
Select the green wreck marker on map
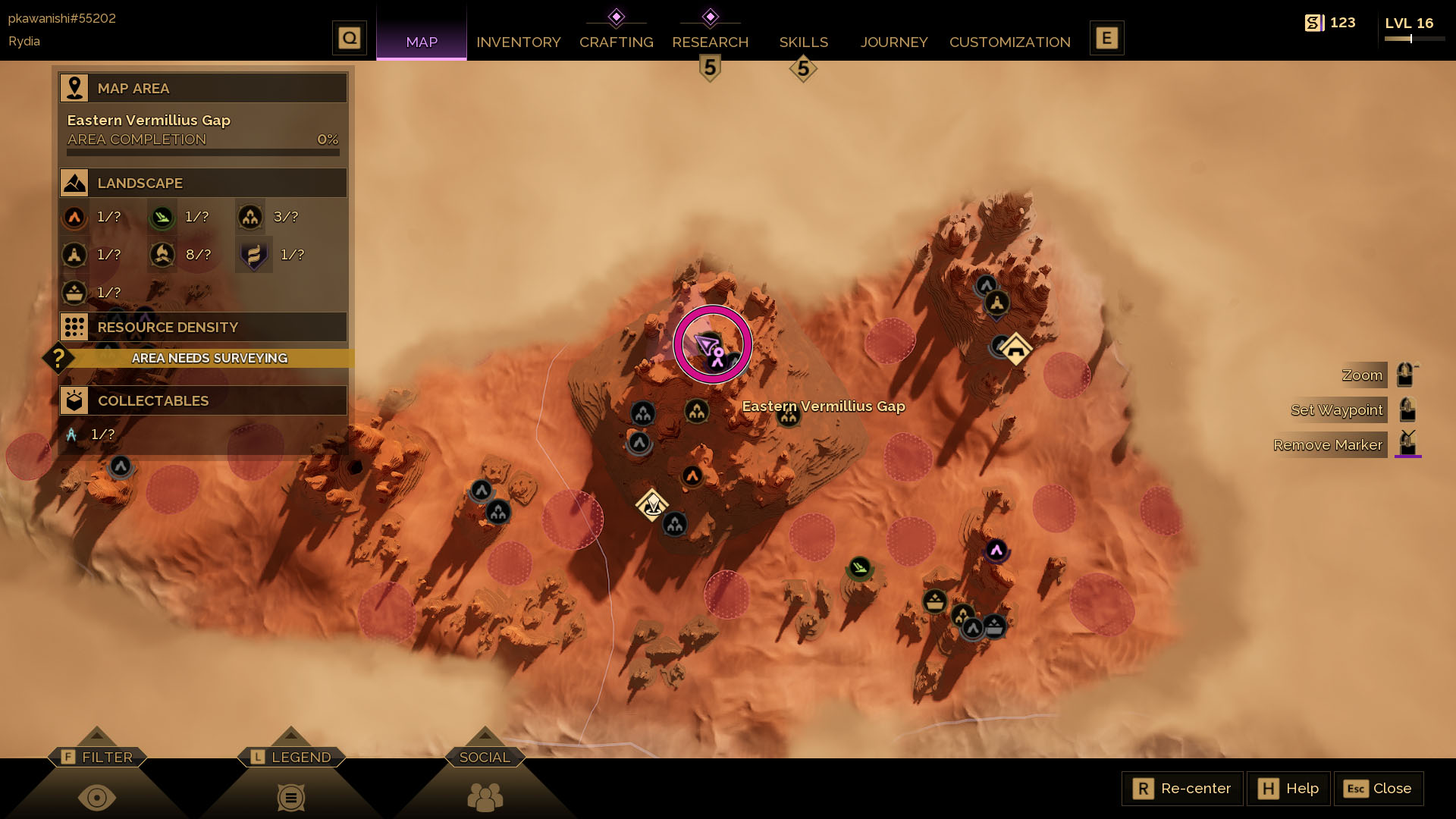[859, 567]
